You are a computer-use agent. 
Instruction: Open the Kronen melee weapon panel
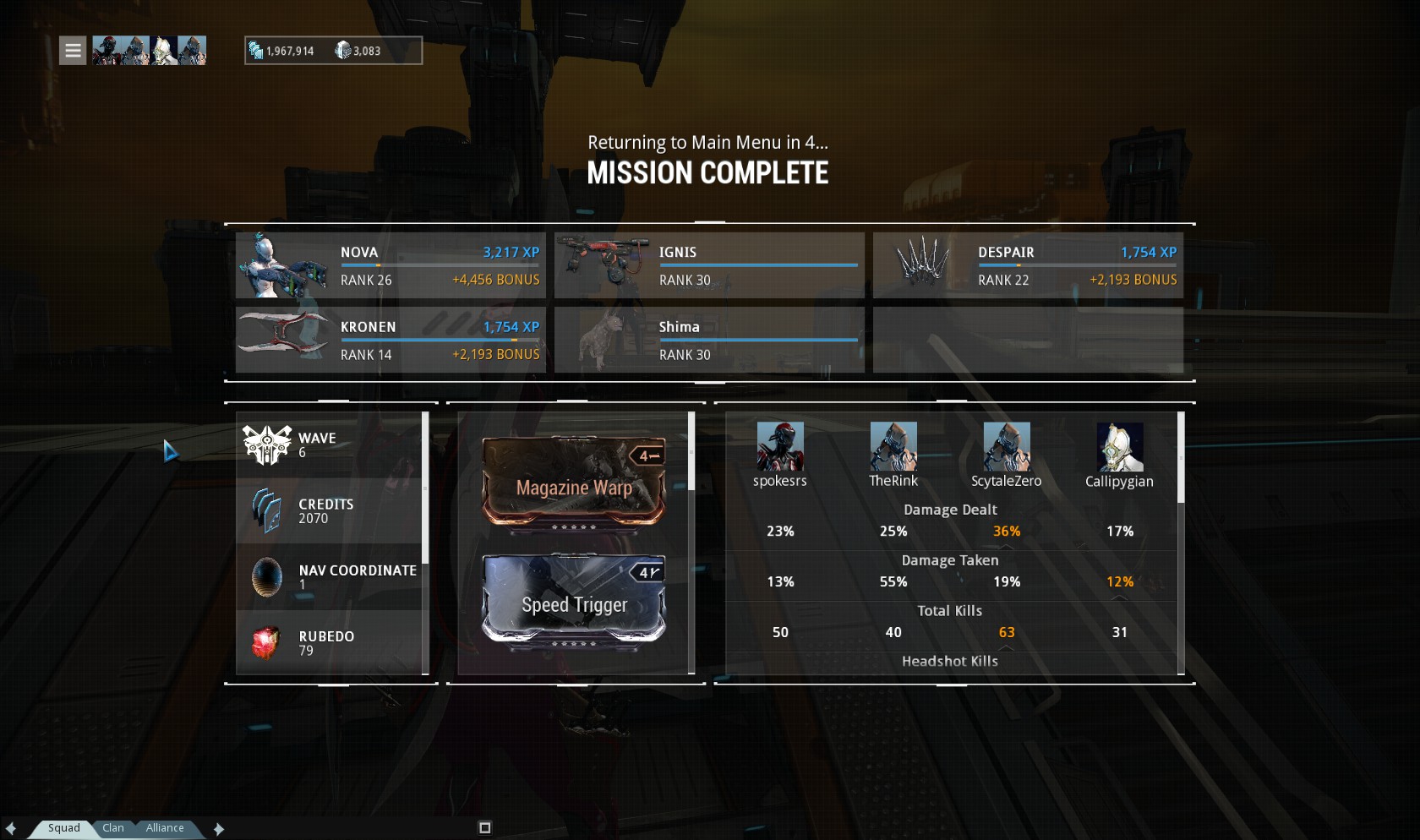390,340
